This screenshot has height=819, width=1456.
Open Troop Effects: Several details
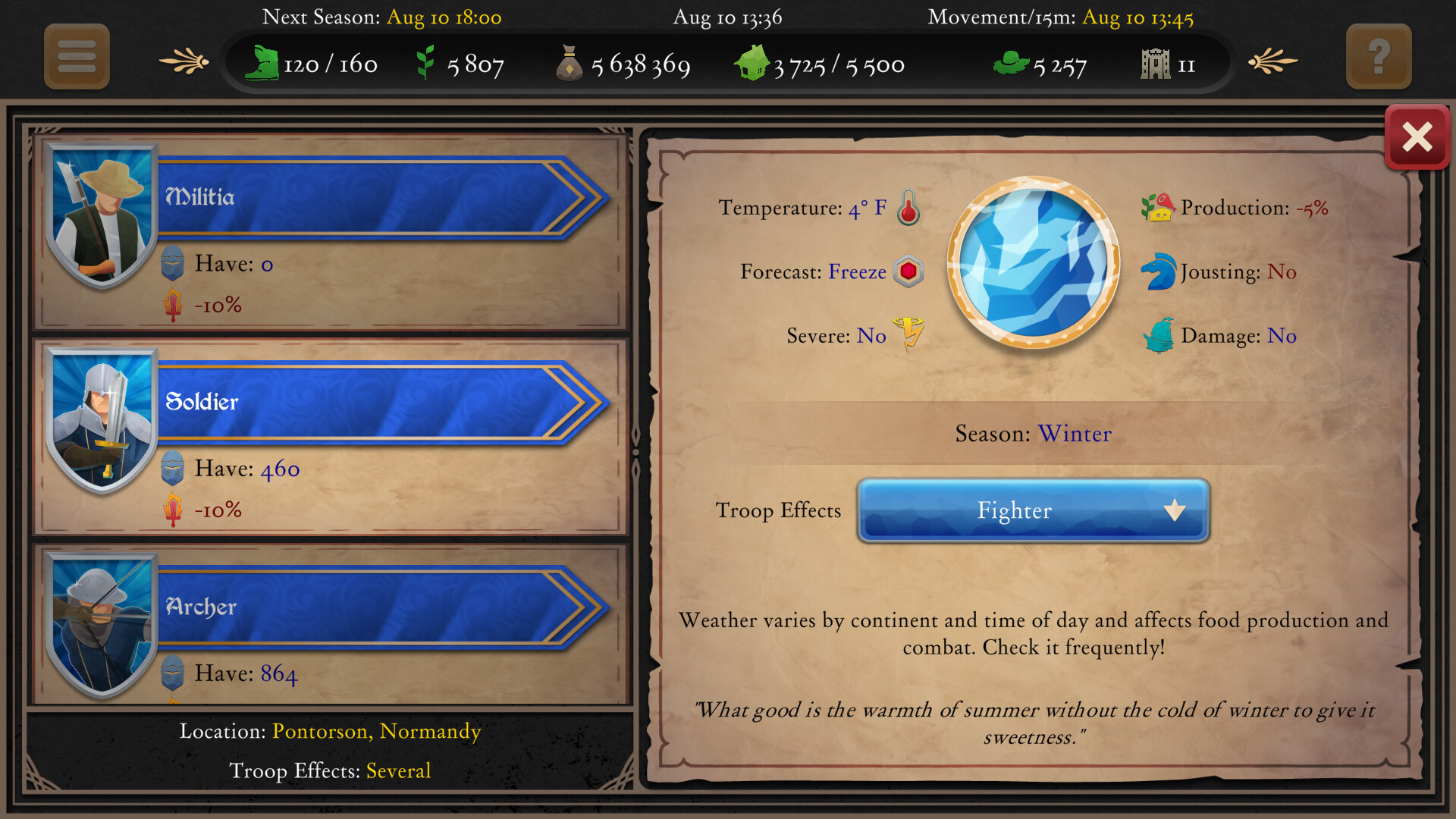[398, 770]
